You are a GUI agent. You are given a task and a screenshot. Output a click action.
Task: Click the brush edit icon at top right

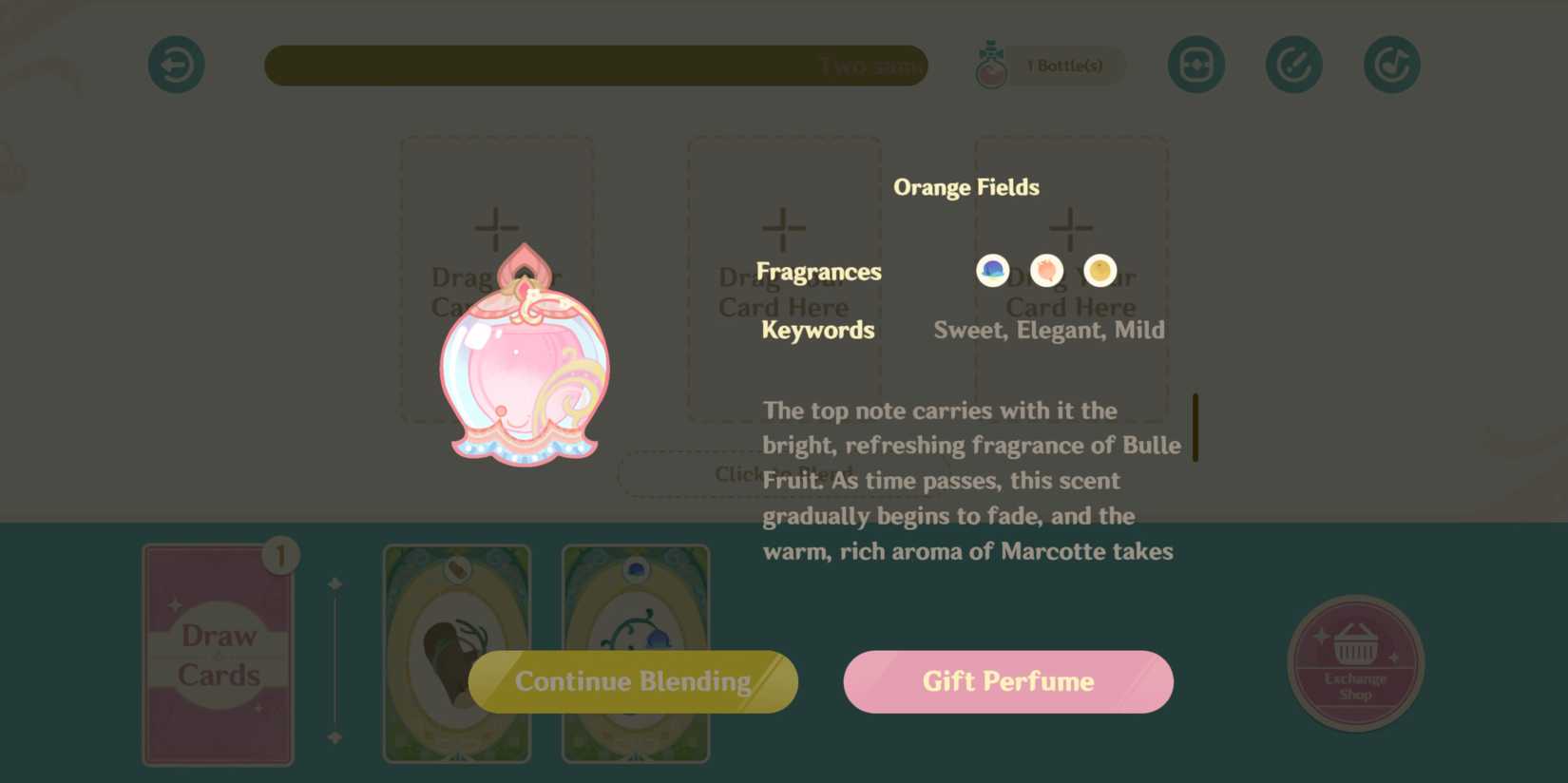coord(1292,64)
